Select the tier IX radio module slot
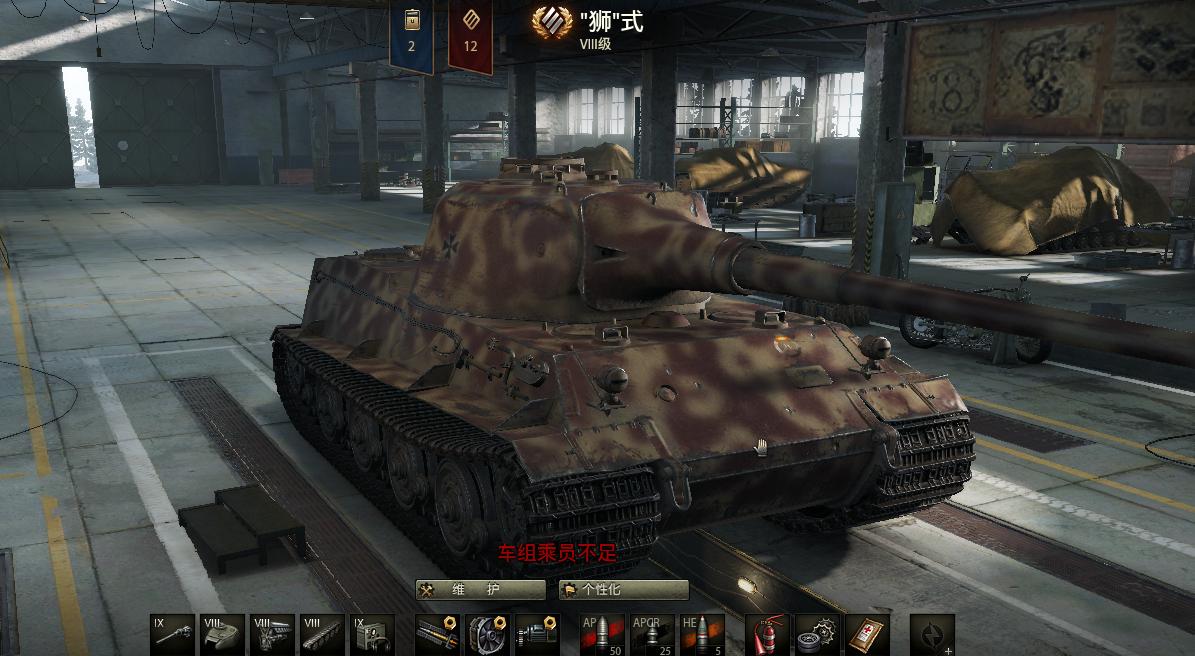The image size is (1195, 656). point(372,635)
